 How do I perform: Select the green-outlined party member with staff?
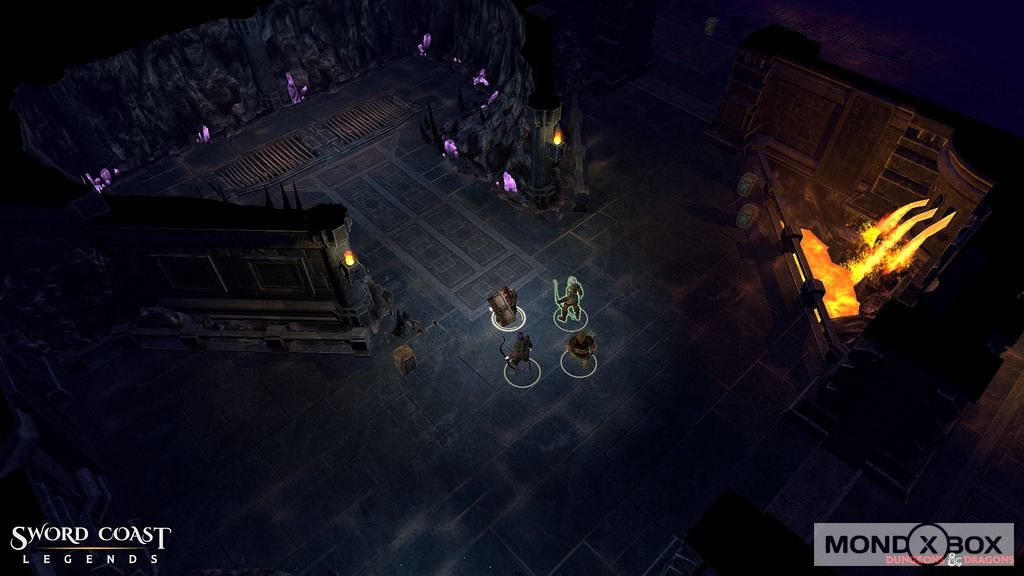(x=571, y=301)
